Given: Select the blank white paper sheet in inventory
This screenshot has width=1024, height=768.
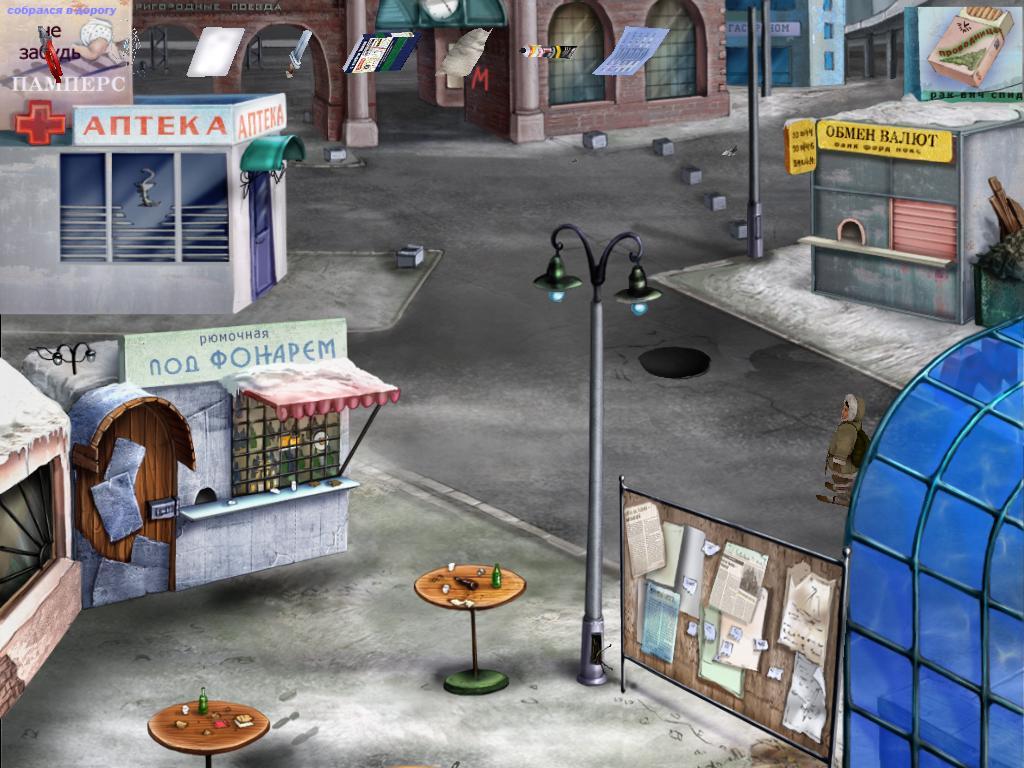Looking at the screenshot, I should tap(215, 51).
